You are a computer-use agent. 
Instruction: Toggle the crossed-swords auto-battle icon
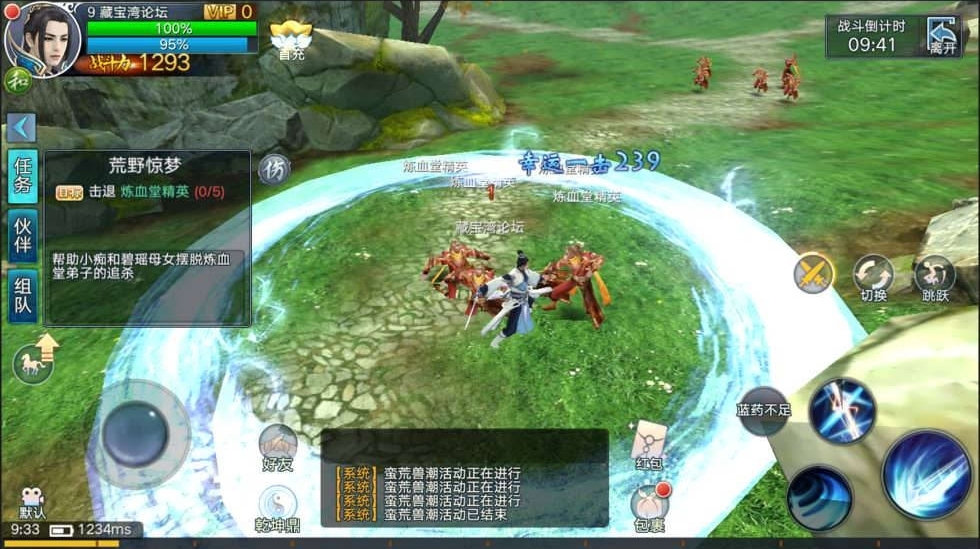coord(813,273)
